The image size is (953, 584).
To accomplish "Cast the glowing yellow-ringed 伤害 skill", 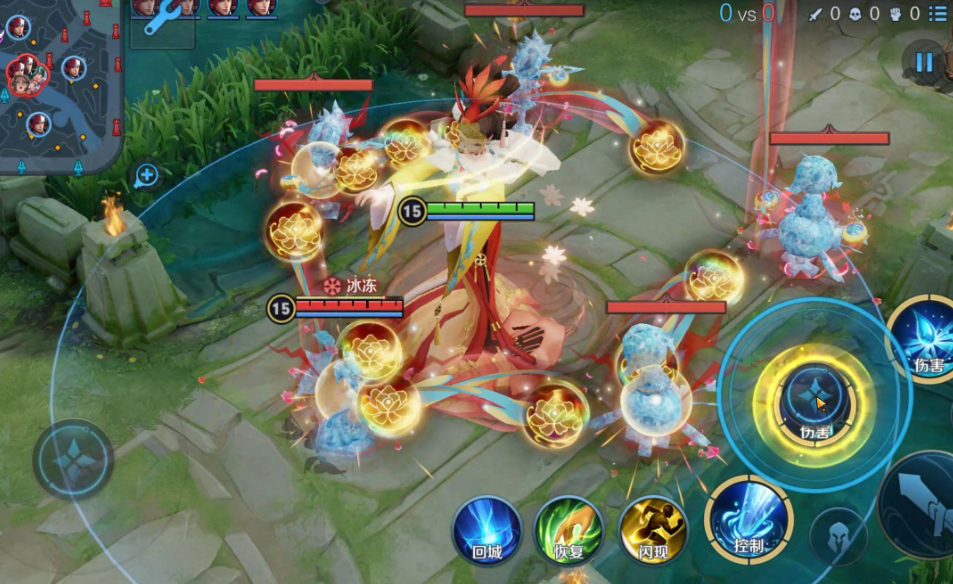I will [x=814, y=403].
